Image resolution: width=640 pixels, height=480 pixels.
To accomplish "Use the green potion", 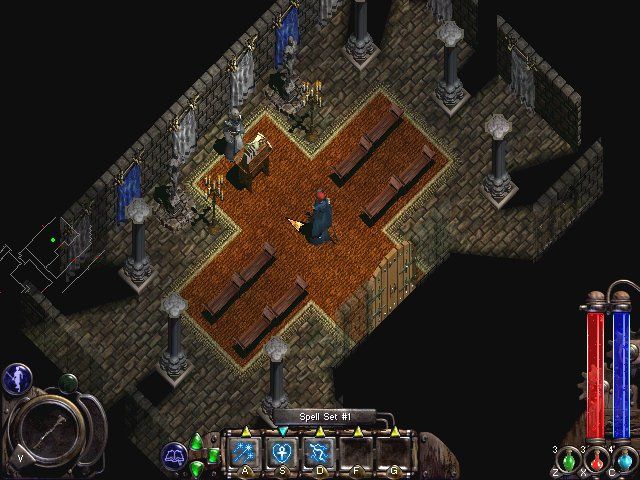I will [x=569, y=461].
